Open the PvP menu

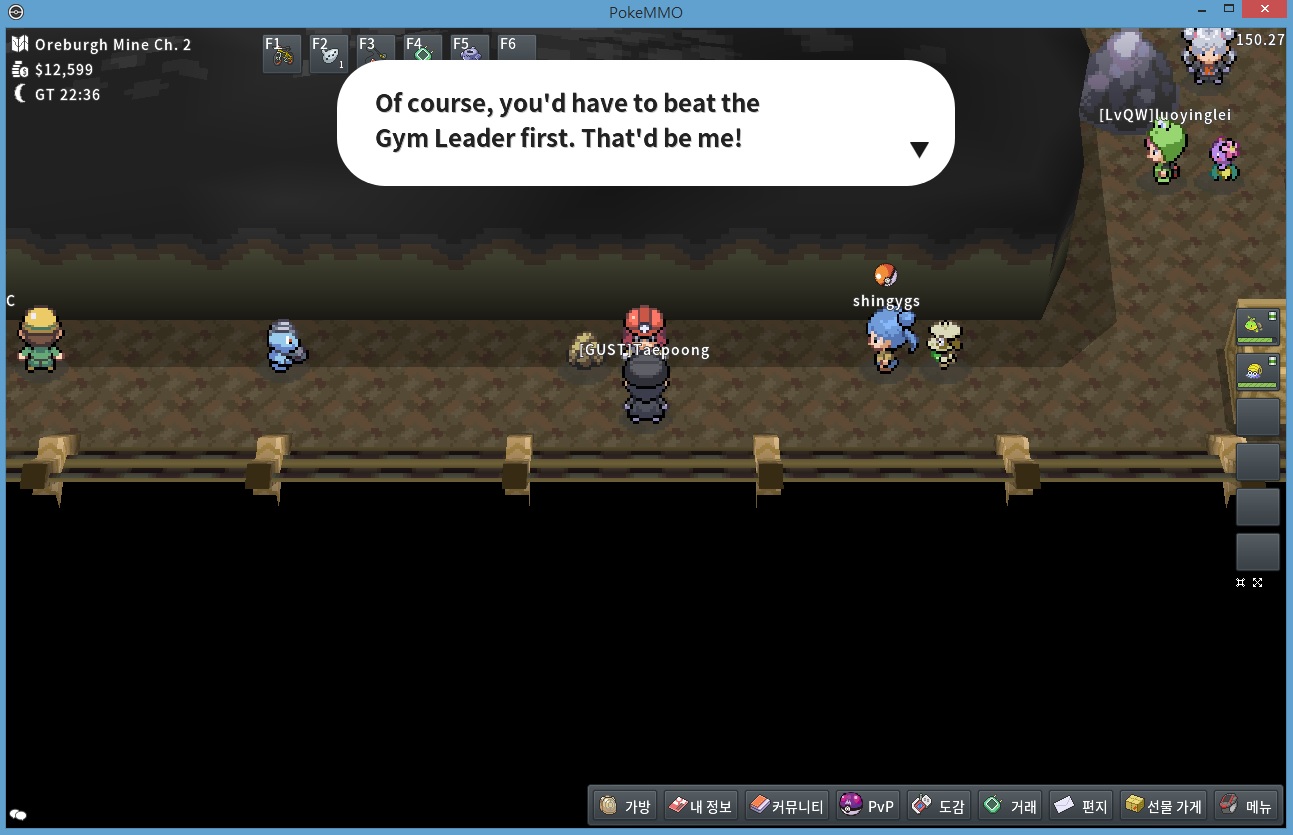pyautogui.click(x=867, y=805)
